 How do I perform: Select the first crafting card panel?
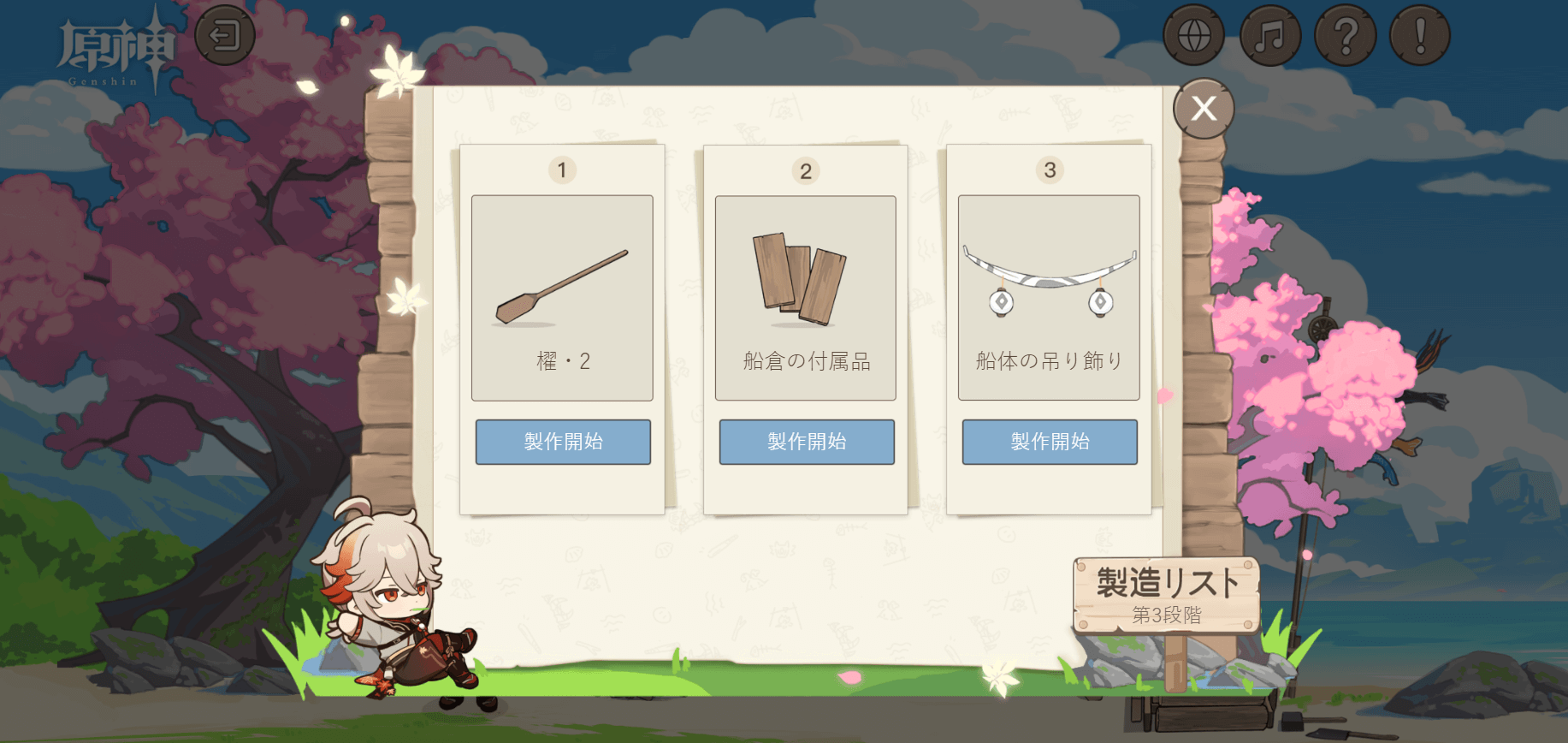(562, 330)
